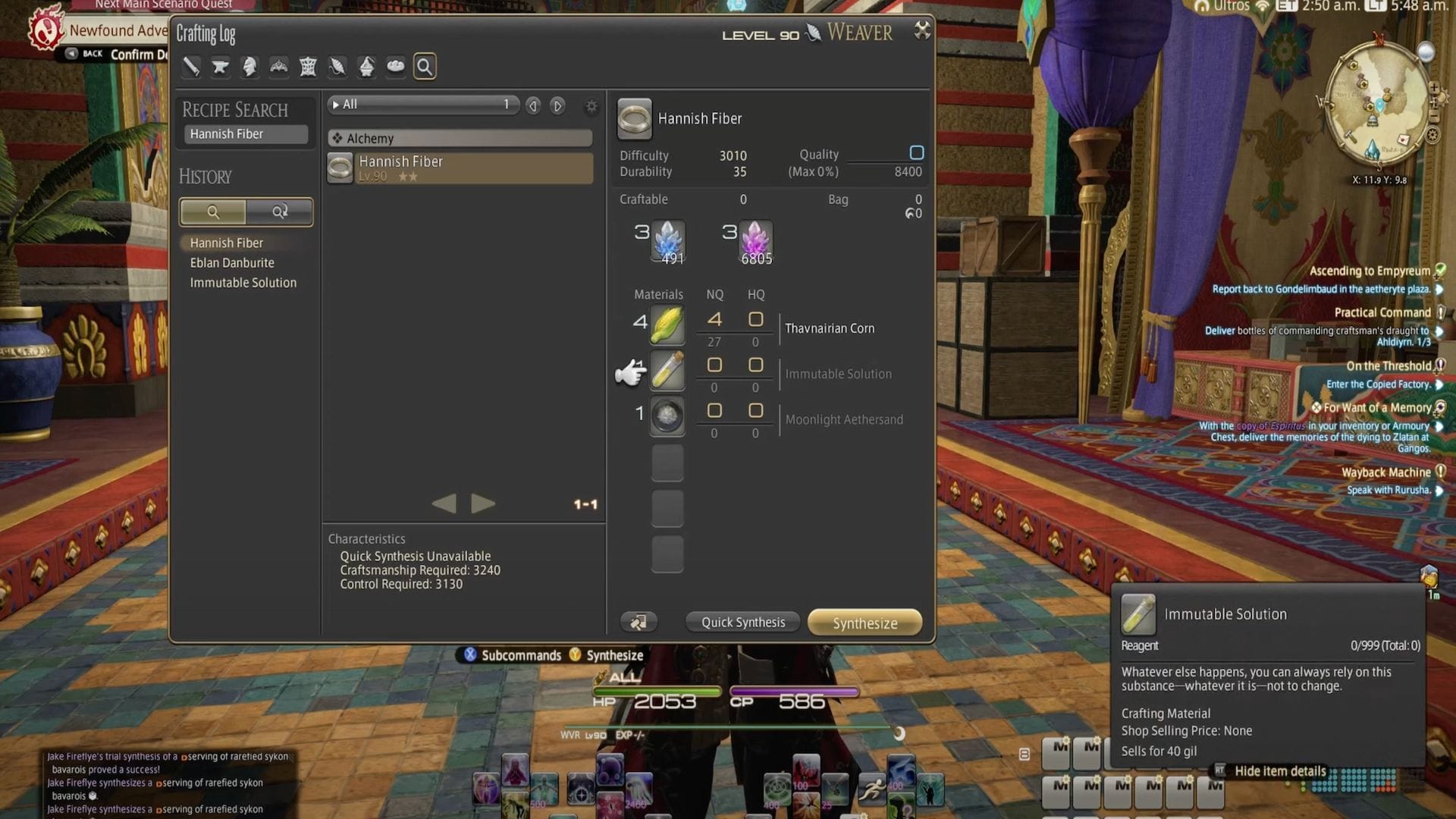The height and width of the screenshot is (819, 1456).
Task: Open the Alchemist crafting log
Action: [366, 67]
